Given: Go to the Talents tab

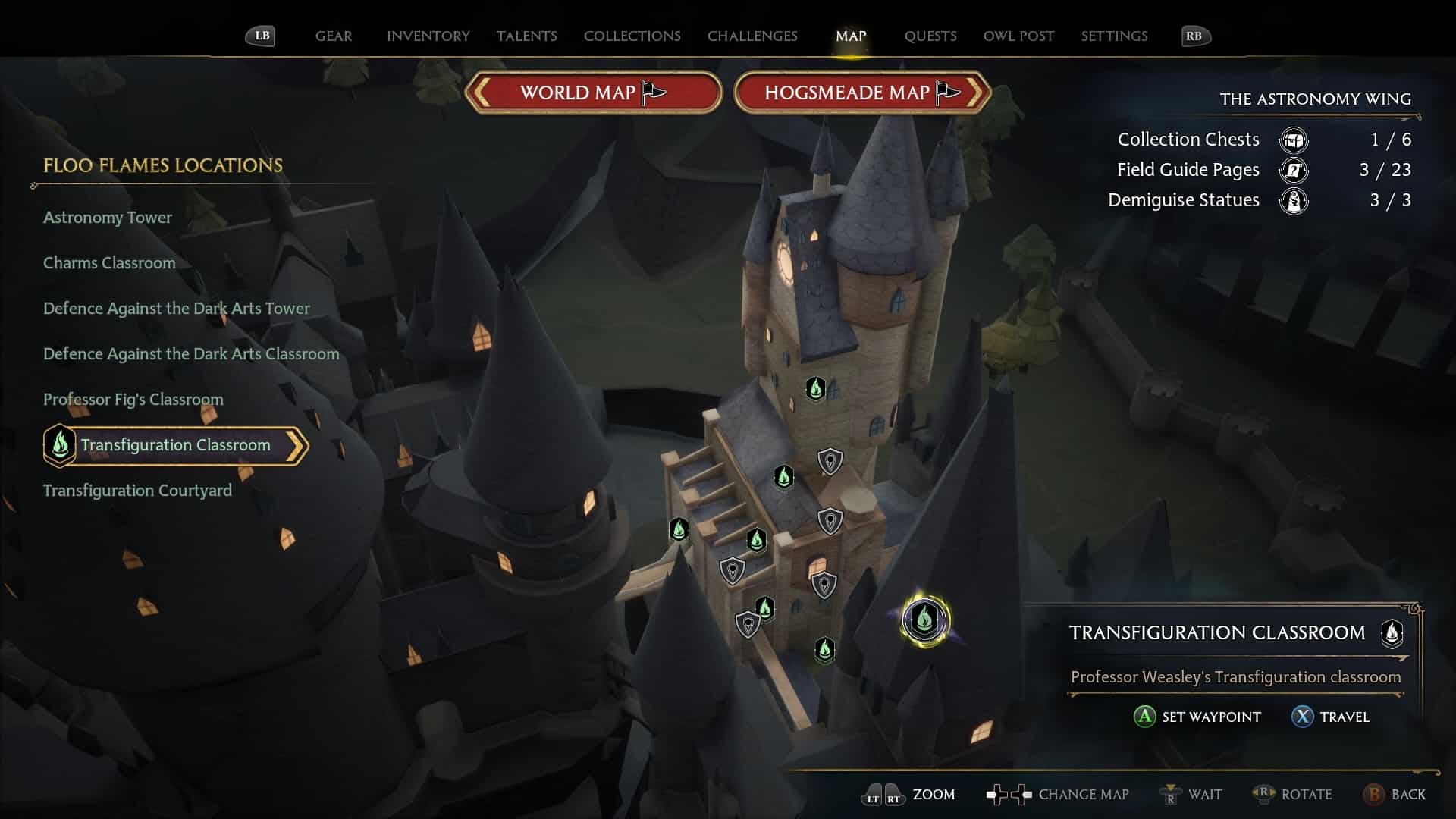Looking at the screenshot, I should pyautogui.click(x=526, y=36).
